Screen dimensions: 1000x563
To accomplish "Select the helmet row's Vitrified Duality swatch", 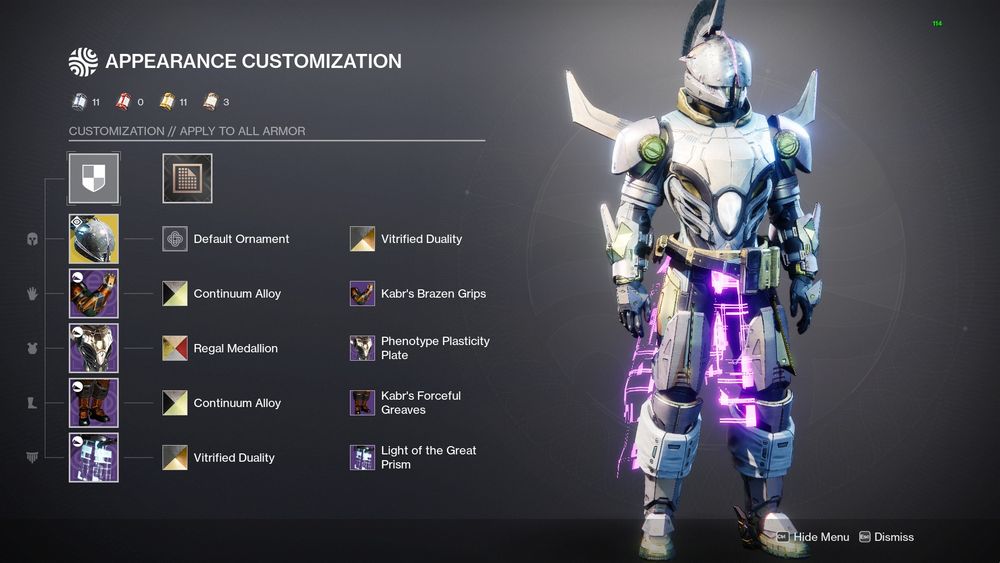I will pos(362,239).
